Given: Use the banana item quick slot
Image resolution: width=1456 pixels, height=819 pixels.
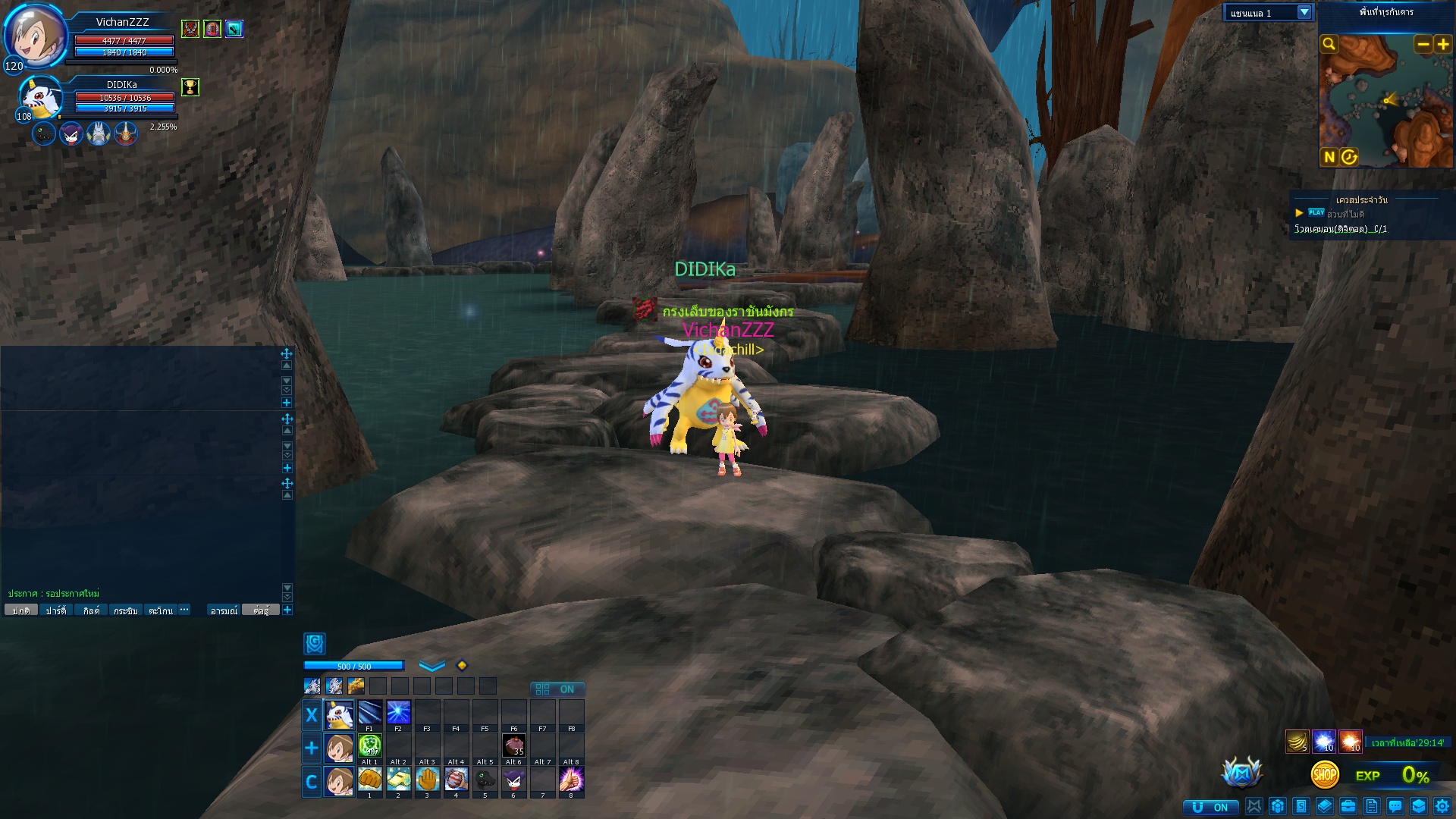Looking at the screenshot, I should point(1297,742).
